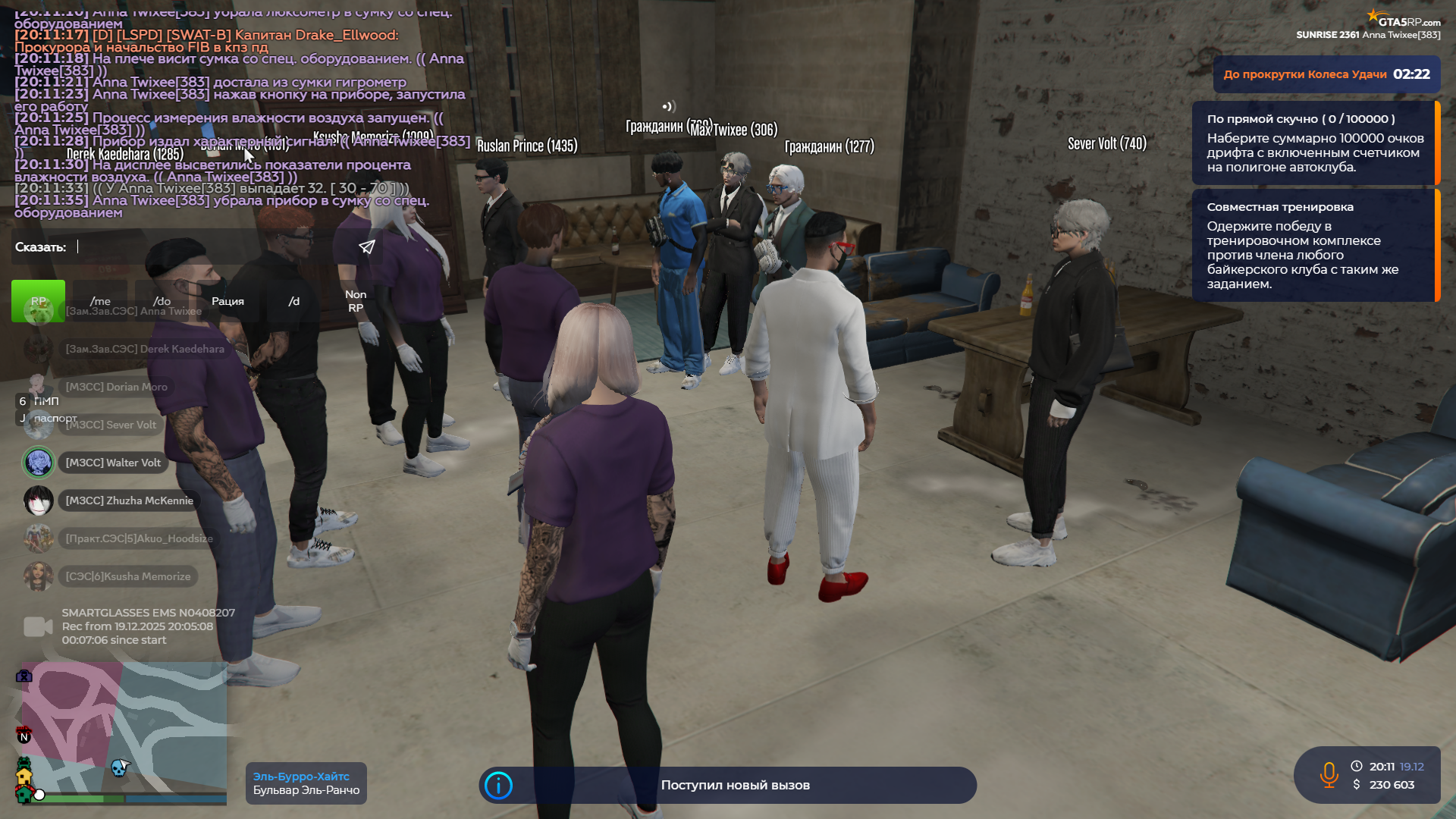Click the SMARTGLASSES recording camera icon
1456x819 pixels.
pos(36,626)
